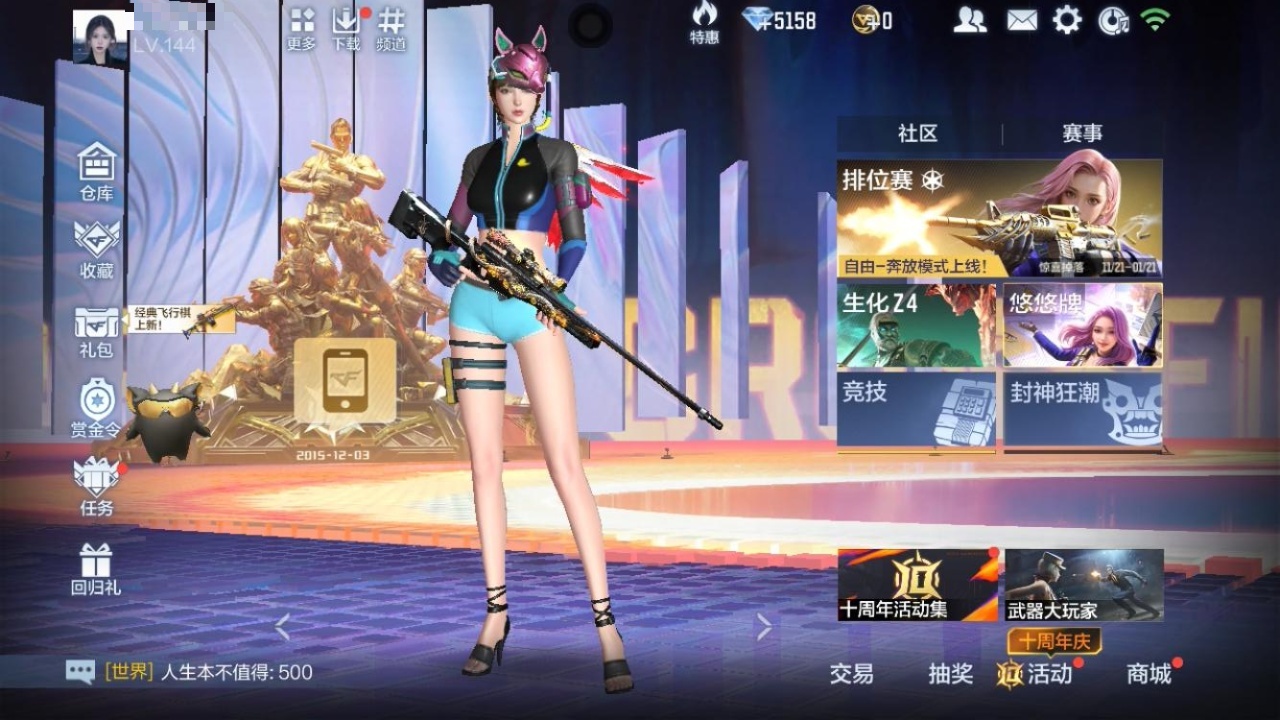
Task: Open the mail inbox icon
Action: click(1020, 18)
